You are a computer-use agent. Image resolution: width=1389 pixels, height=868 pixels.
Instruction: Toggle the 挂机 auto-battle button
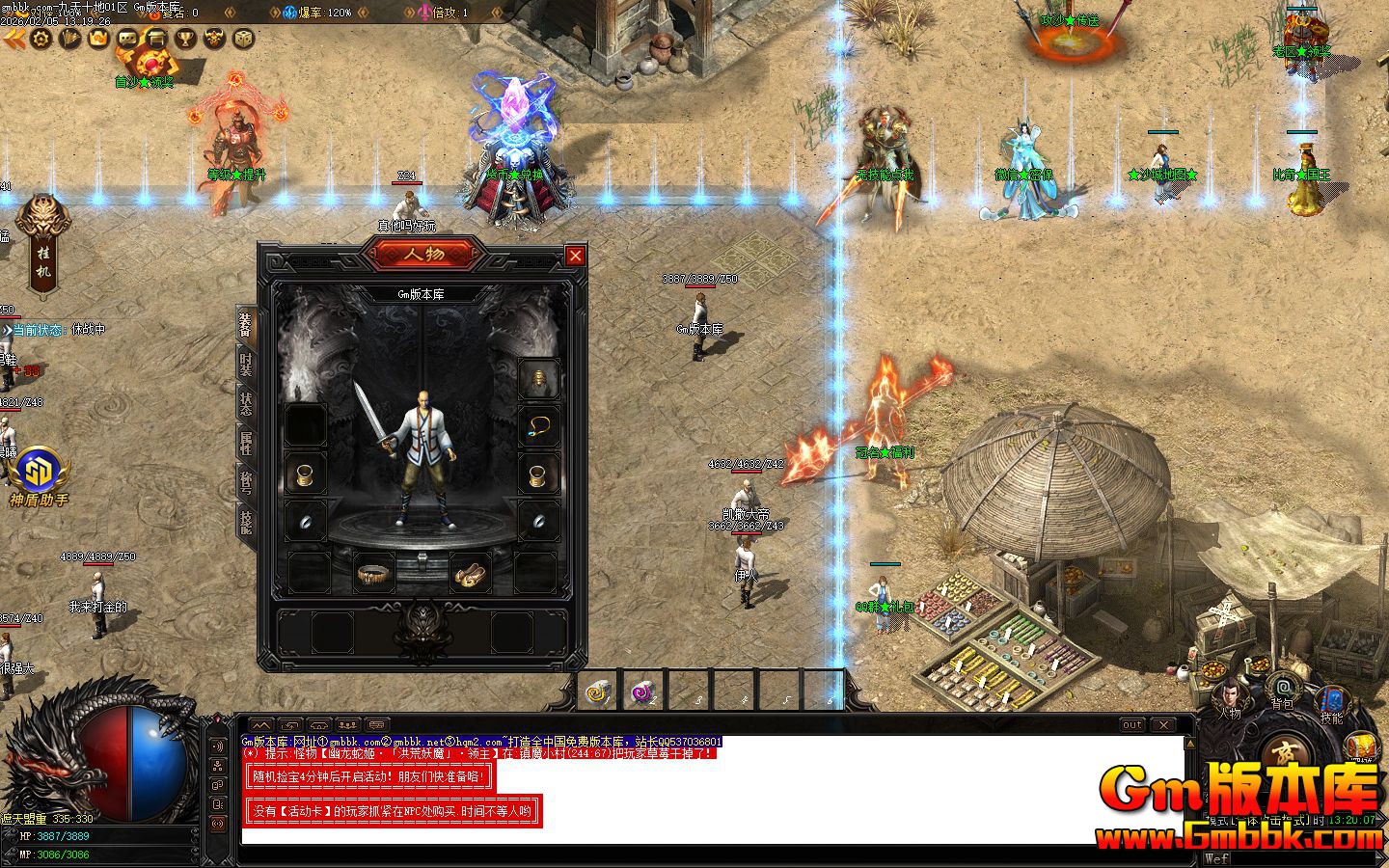click(44, 246)
